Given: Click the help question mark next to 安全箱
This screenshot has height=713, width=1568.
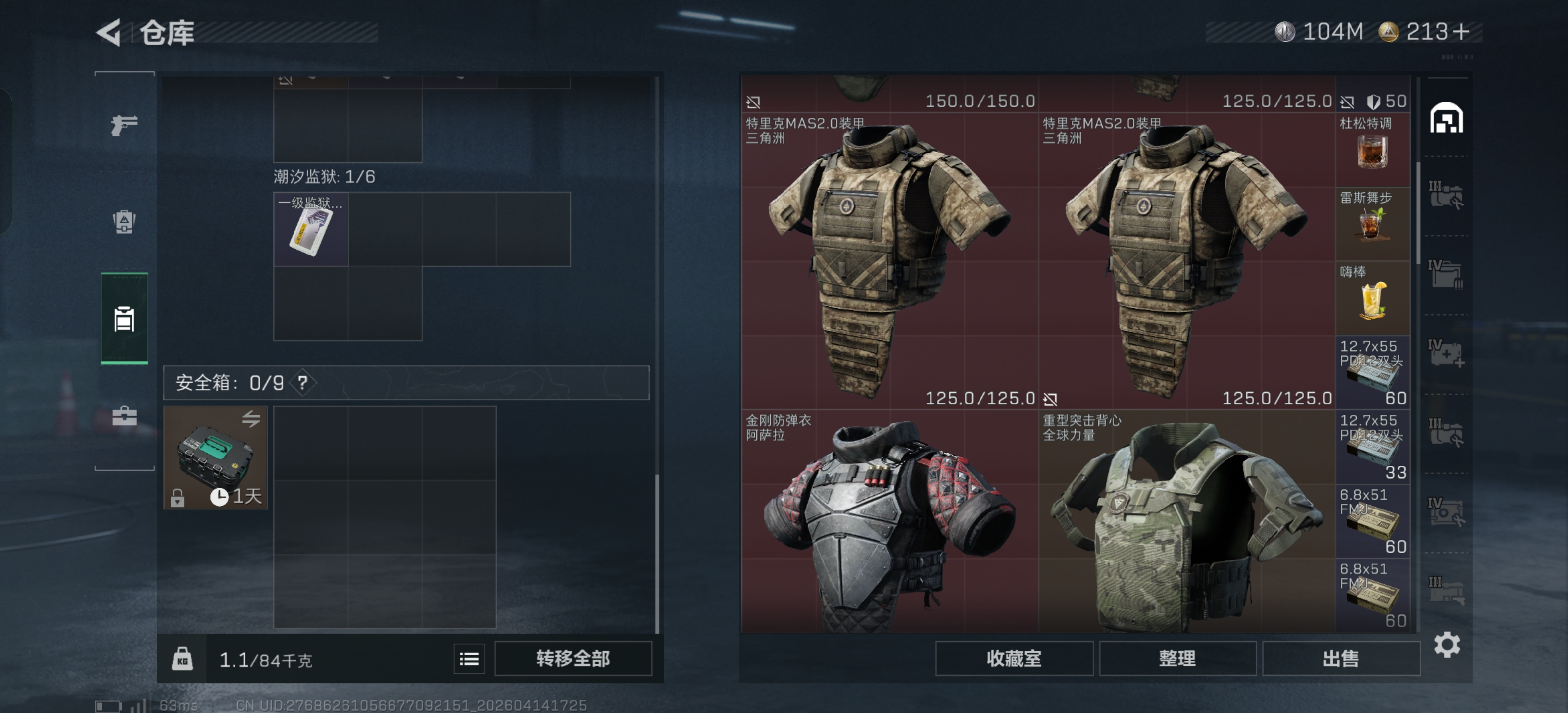Looking at the screenshot, I should (302, 383).
